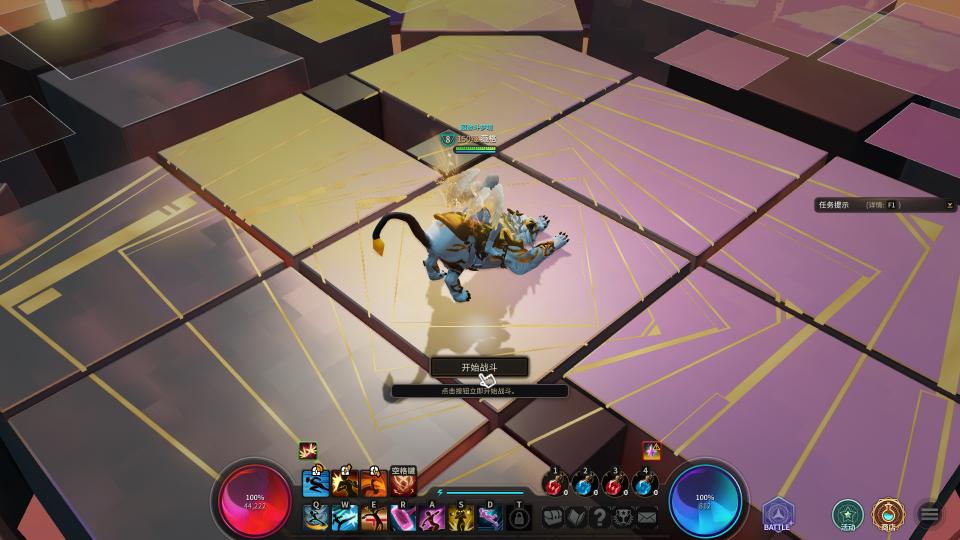Use the red potion in slot 1
The width and height of the screenshot is (960, 540).
[555, 485]
